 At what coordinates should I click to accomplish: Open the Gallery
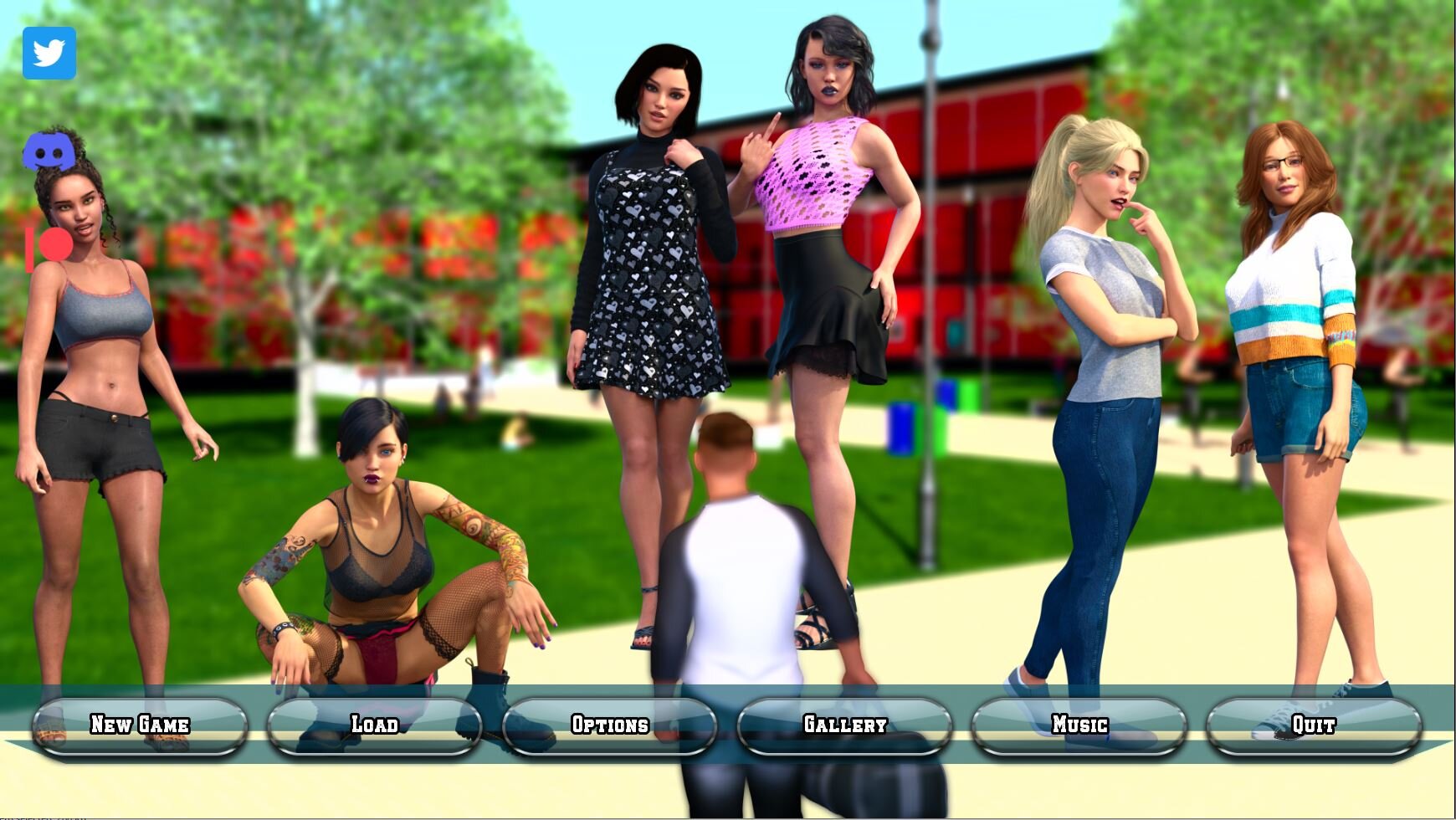click(x=844, y=725)
